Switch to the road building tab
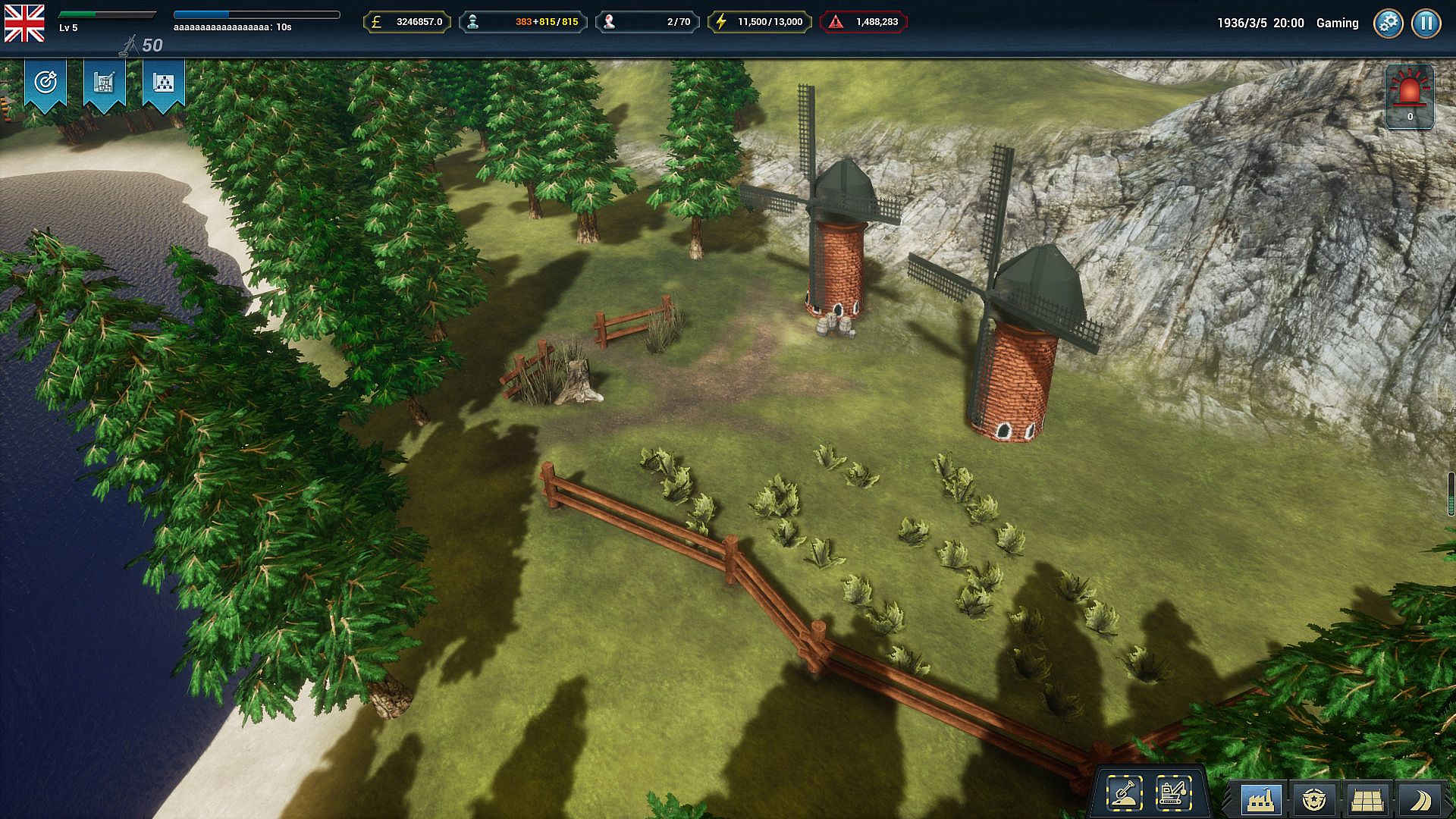Viewport: 1456px width, 819px height. 1420,799
